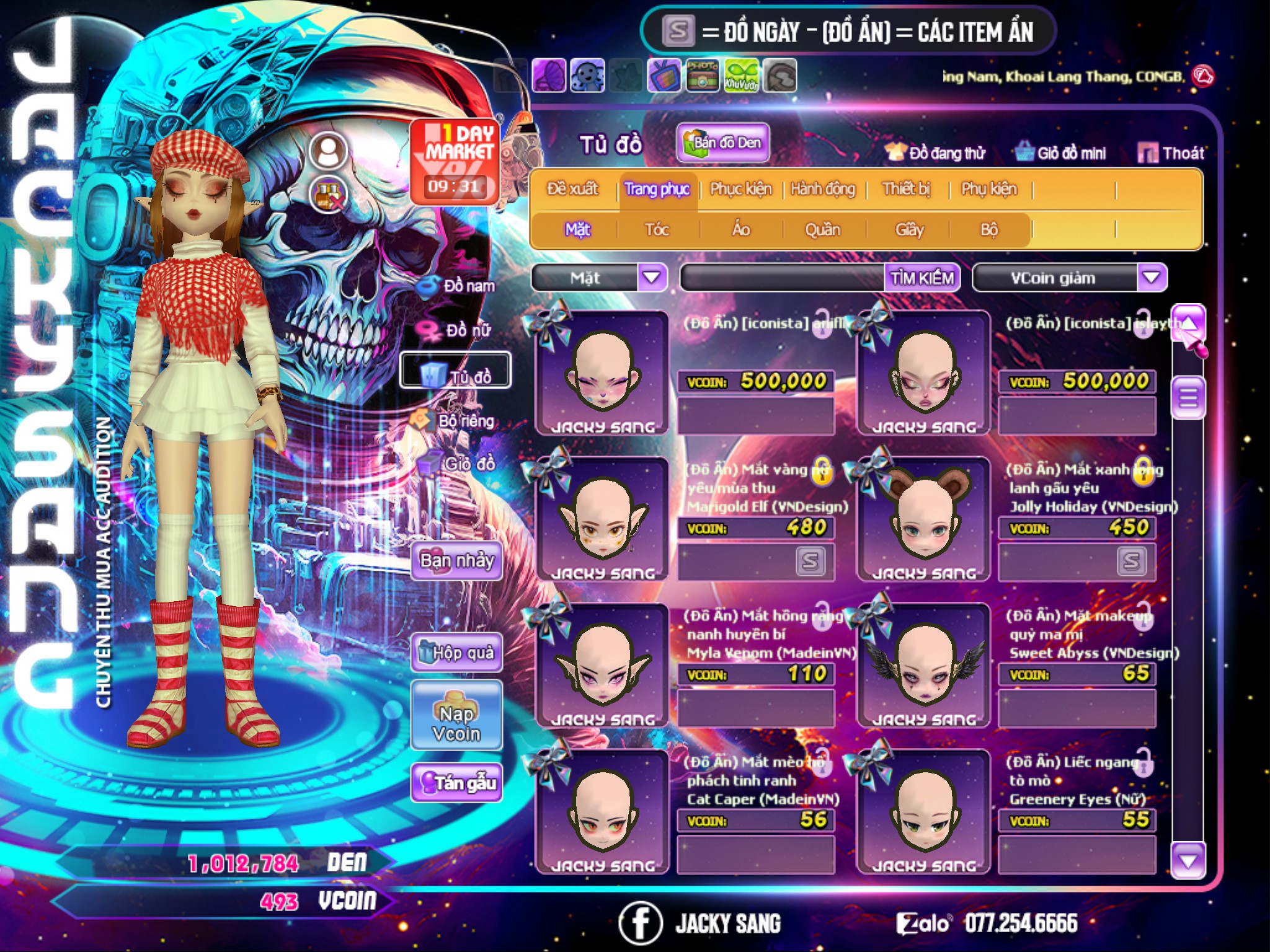Expand the Mặt filter dropdown
Image resolution: width=1270 pixels, height=952 pixels.
[652, 278]
